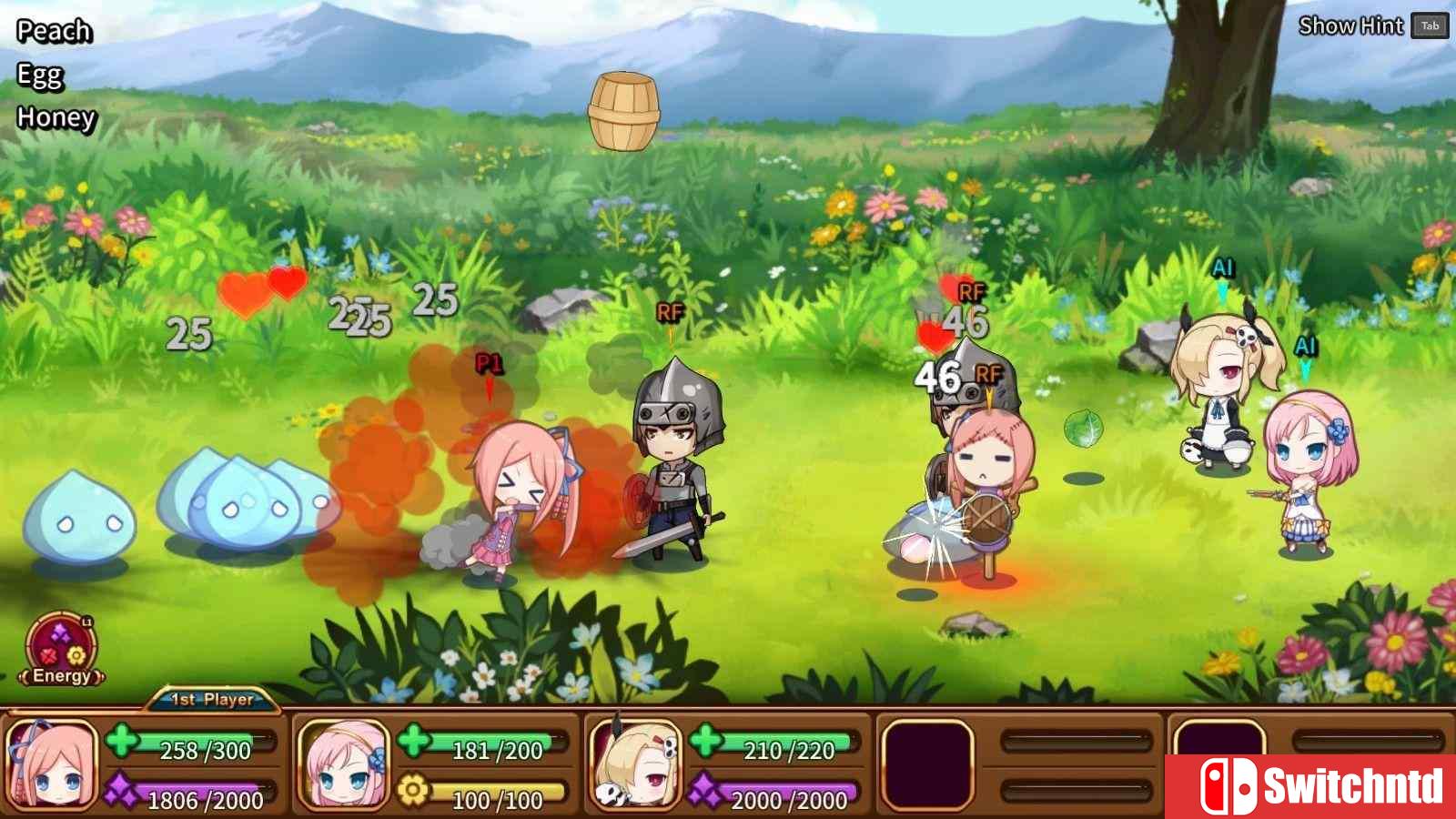The image size is (1456, 819).
Task: Select the first player's pink-haired portrait
Action: (x=52, y=766)
